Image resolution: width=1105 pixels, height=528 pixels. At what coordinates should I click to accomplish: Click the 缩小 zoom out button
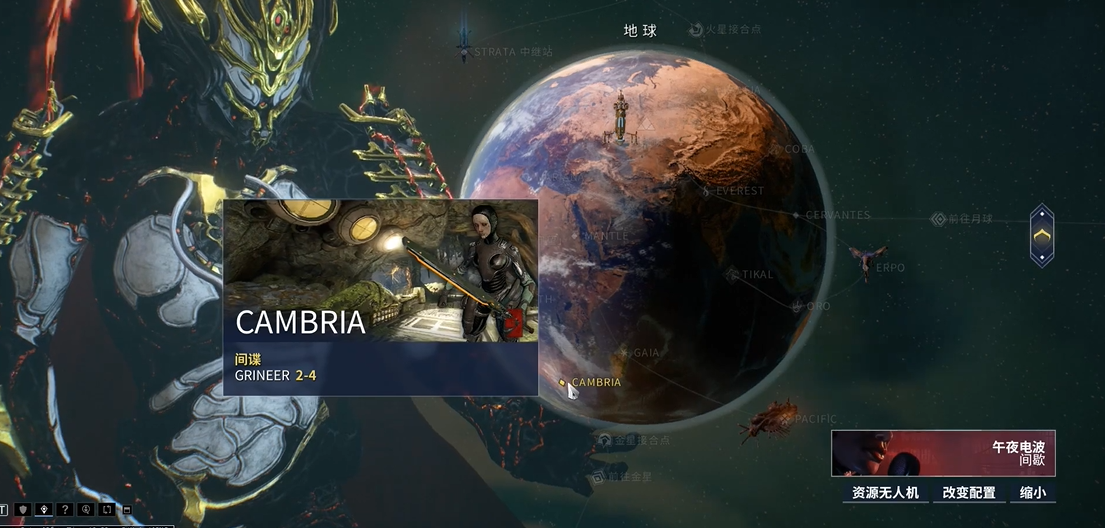1034,493
